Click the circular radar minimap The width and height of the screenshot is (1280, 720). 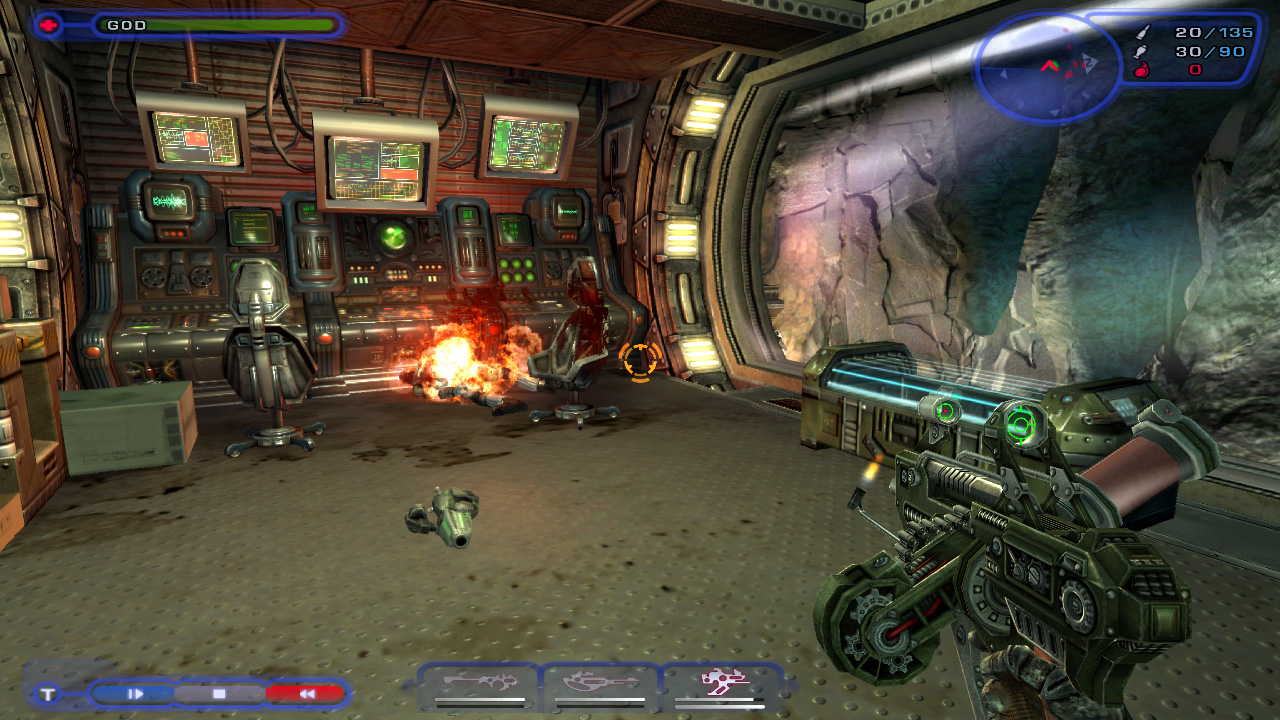point(1047,67)
